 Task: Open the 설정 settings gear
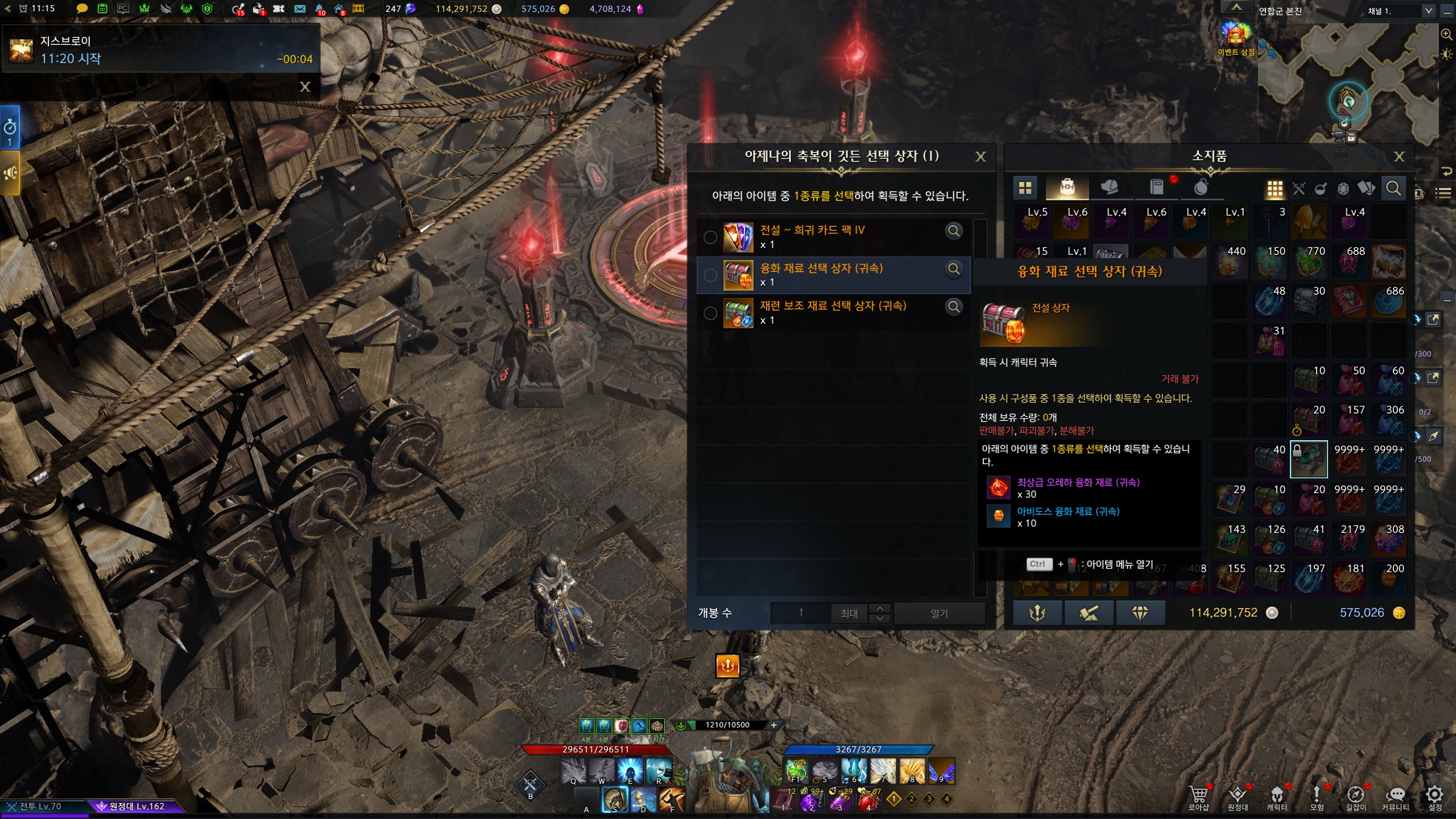tap(1435, 797)
